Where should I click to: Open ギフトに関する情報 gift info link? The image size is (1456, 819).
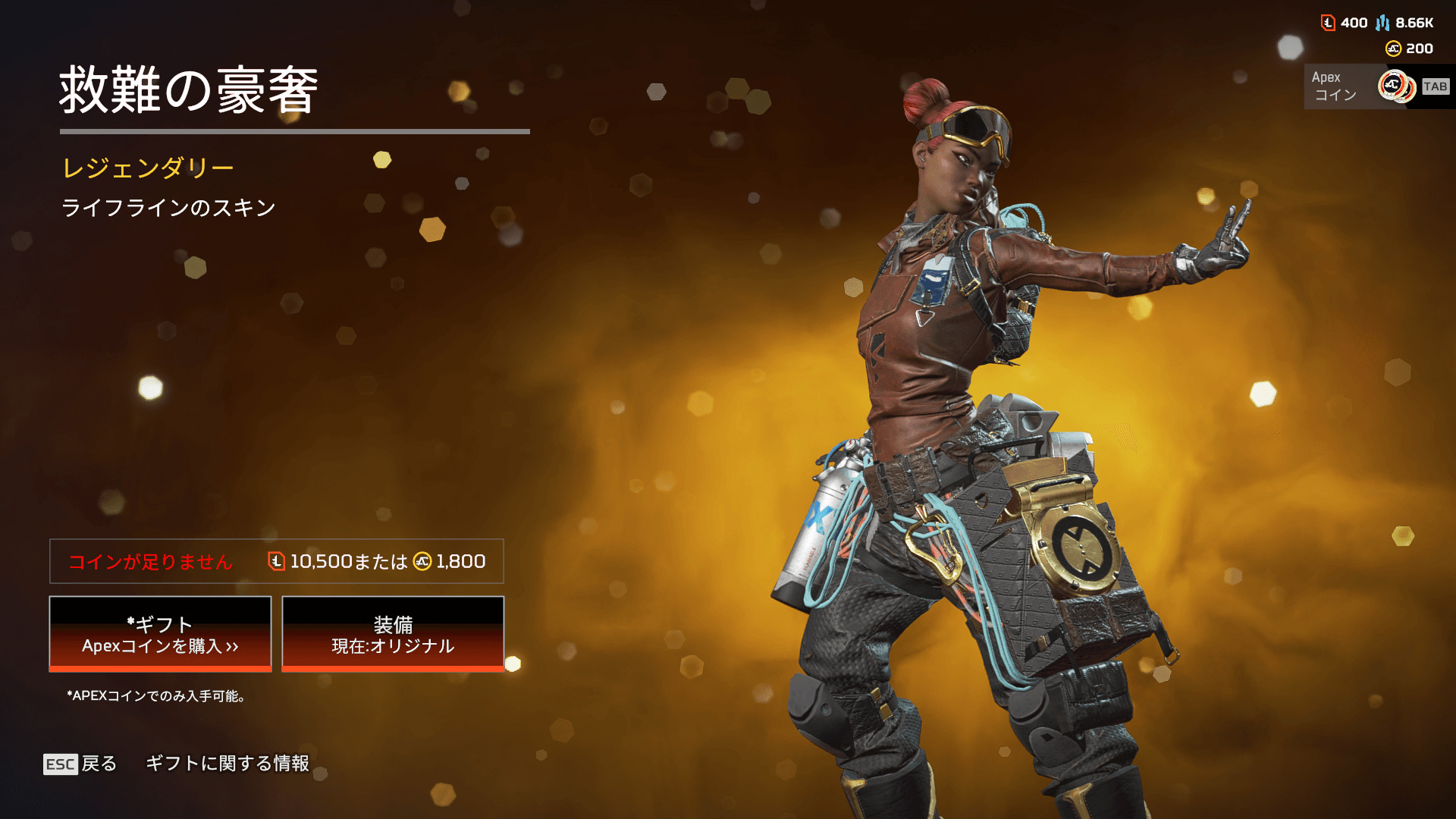[x=227, y=764]
